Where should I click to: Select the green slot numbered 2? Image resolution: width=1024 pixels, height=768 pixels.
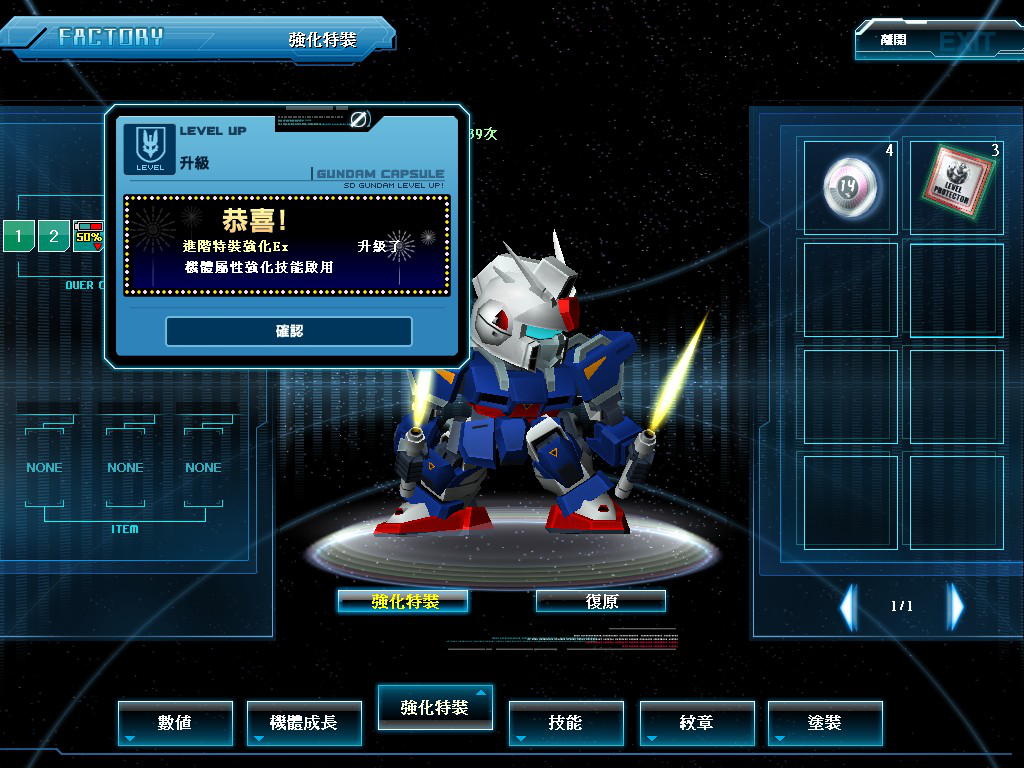tap(54, 237)
